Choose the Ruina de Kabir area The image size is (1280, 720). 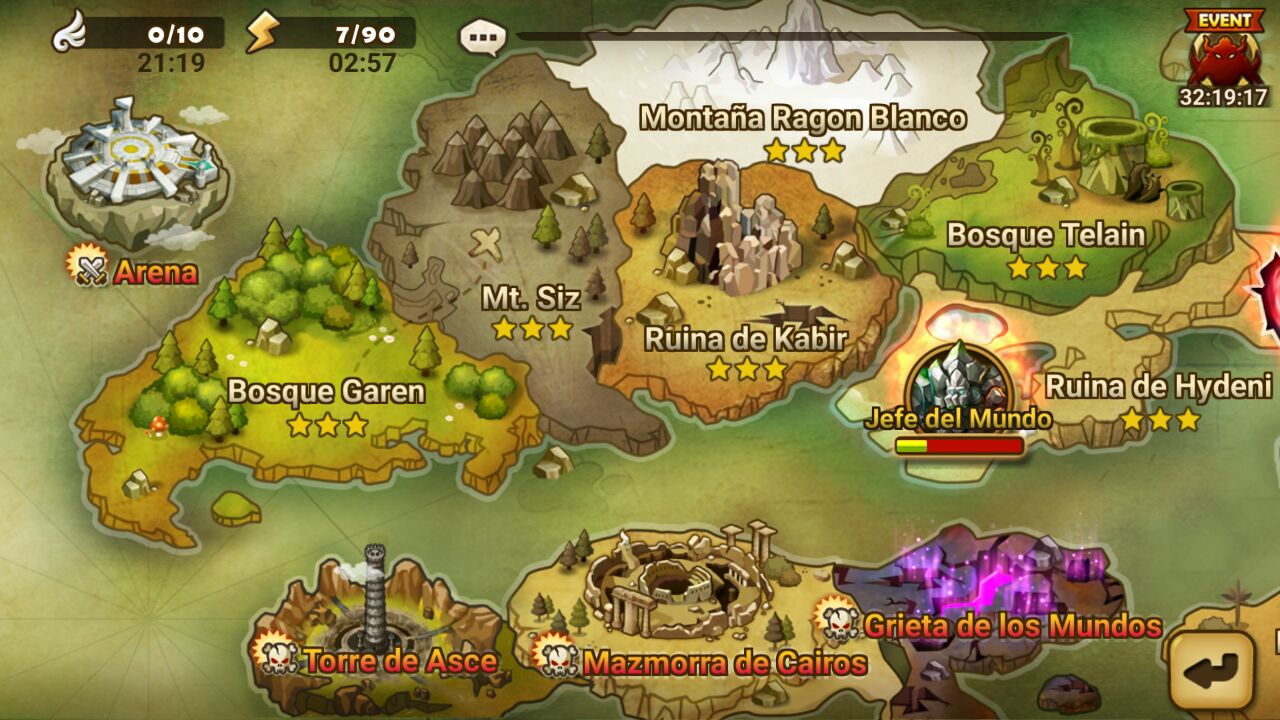745,338
